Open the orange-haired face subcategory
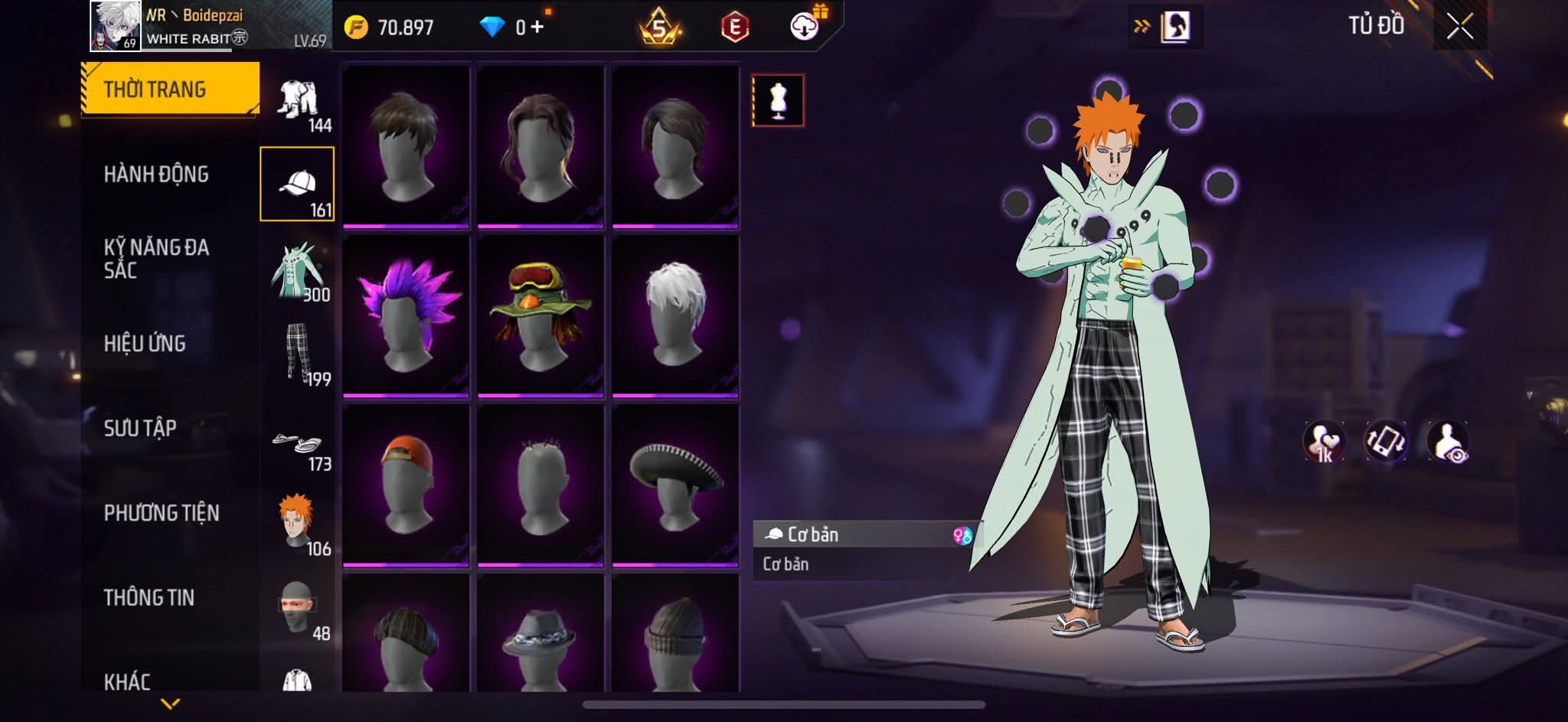Image resolution: width=1568 pixels, height=722 pixels. 298,524
